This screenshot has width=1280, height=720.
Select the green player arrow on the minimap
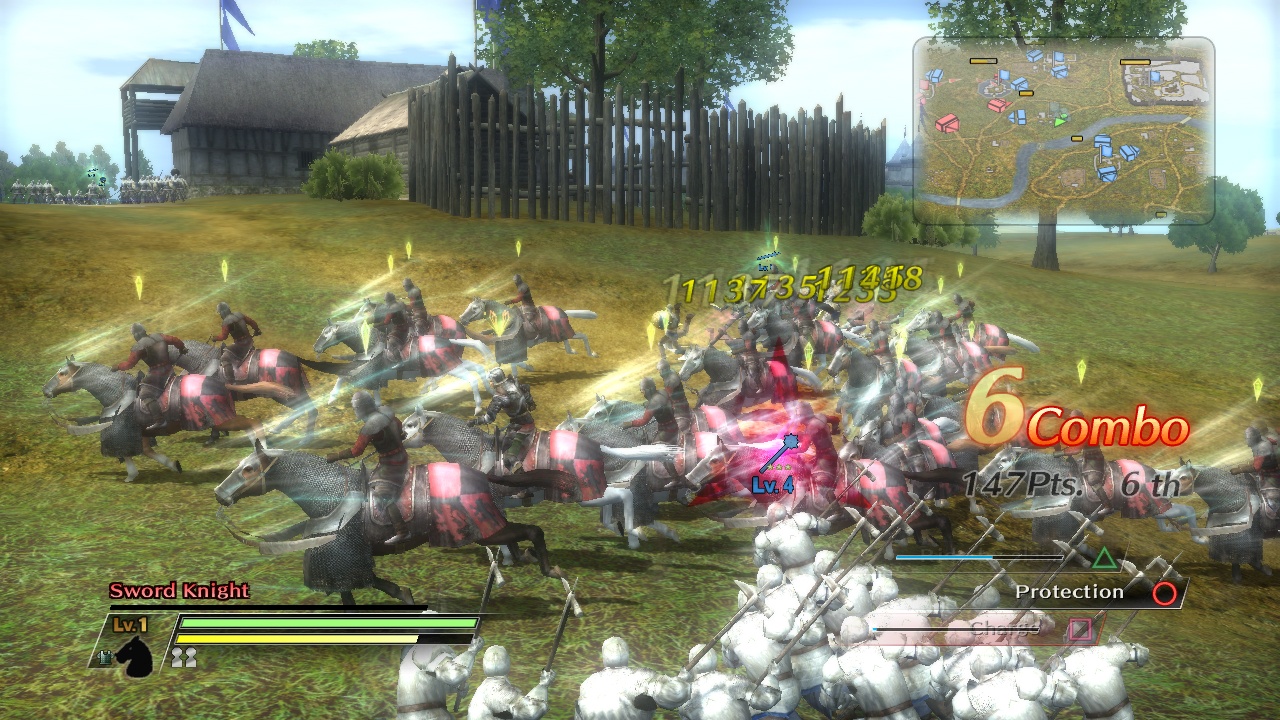coord(1059,121)
